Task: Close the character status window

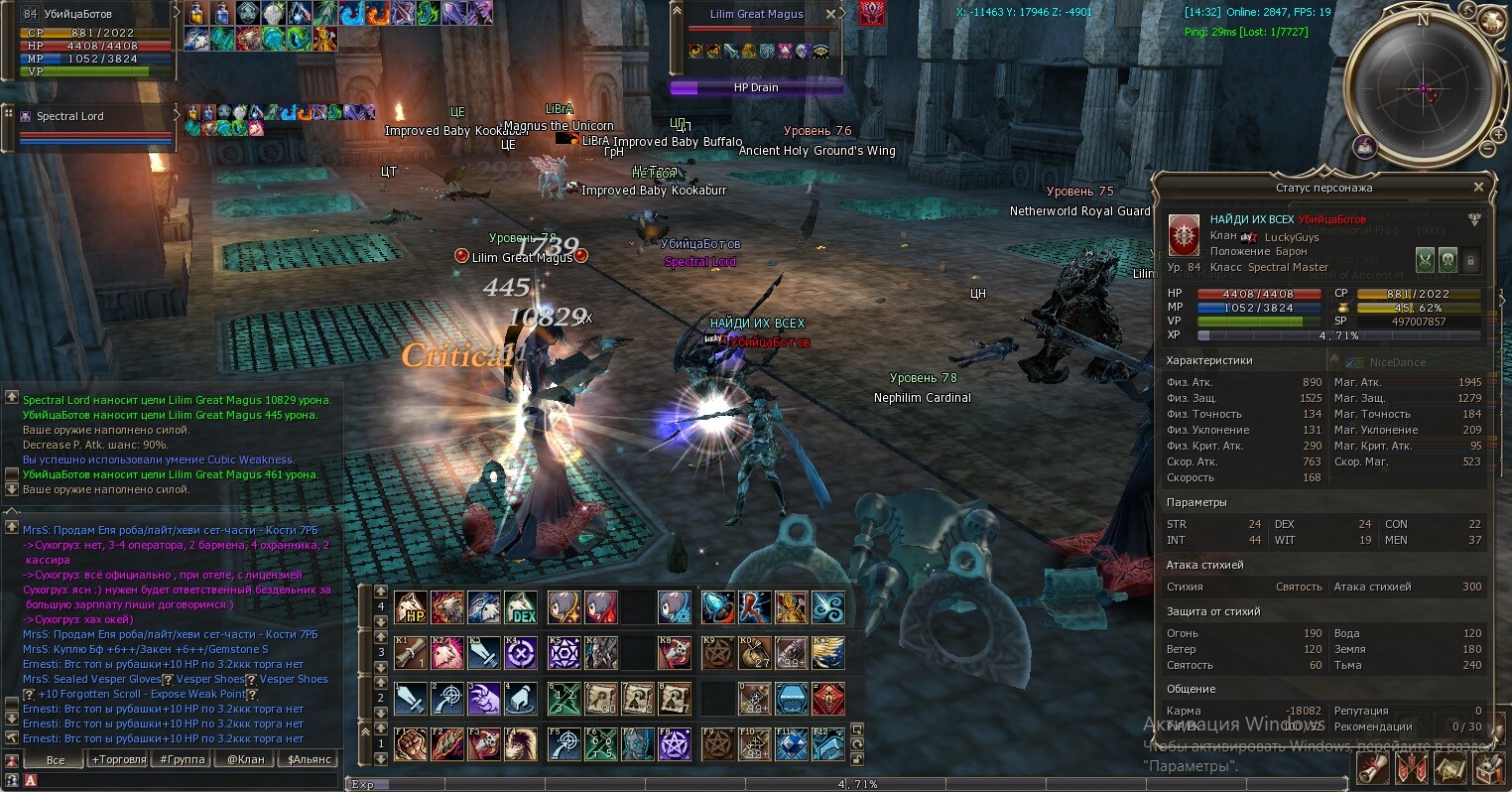Action: pyautogui.click(x=1478, y=187)
